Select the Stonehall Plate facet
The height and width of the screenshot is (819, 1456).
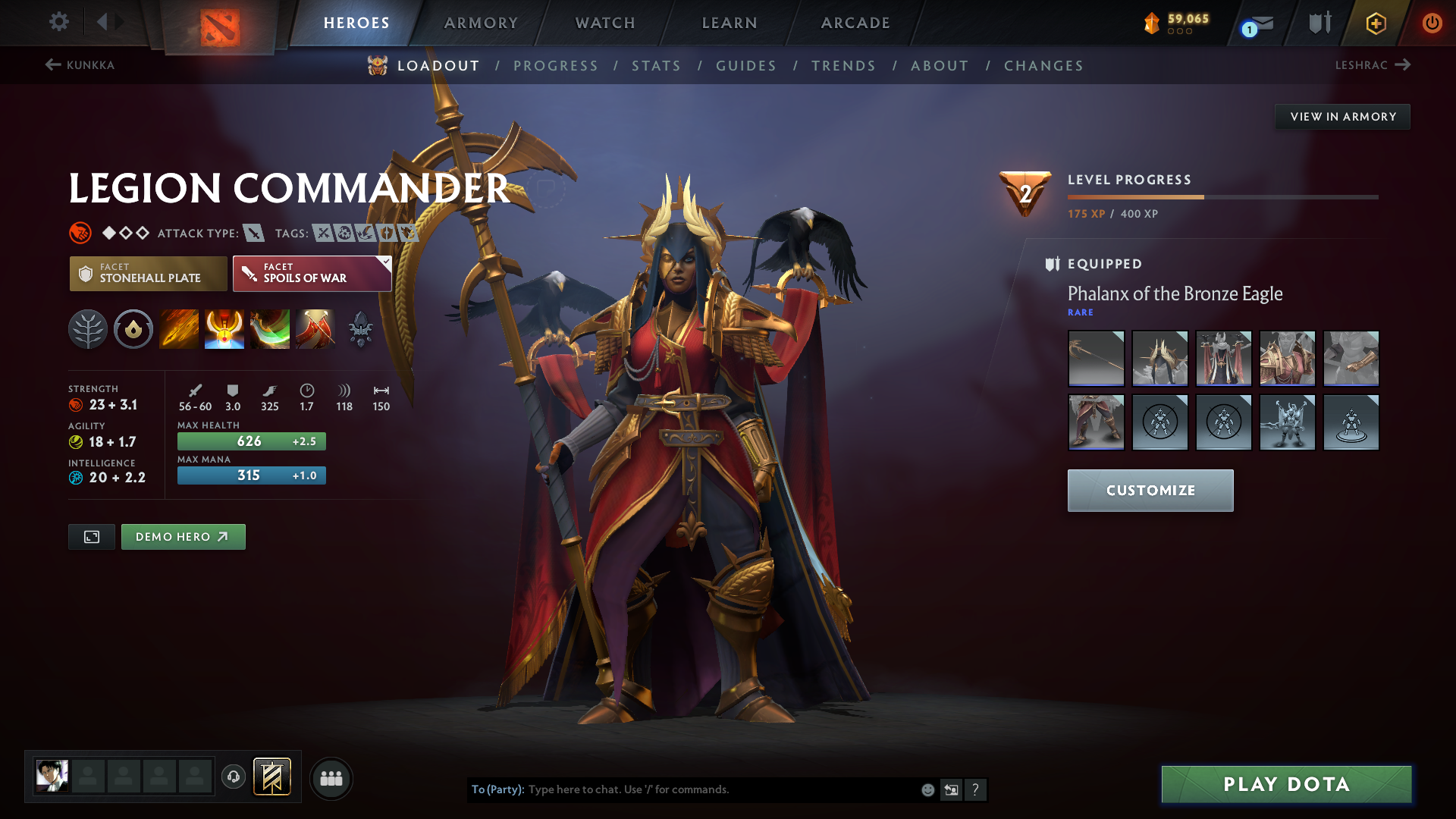tap(148, 273)
